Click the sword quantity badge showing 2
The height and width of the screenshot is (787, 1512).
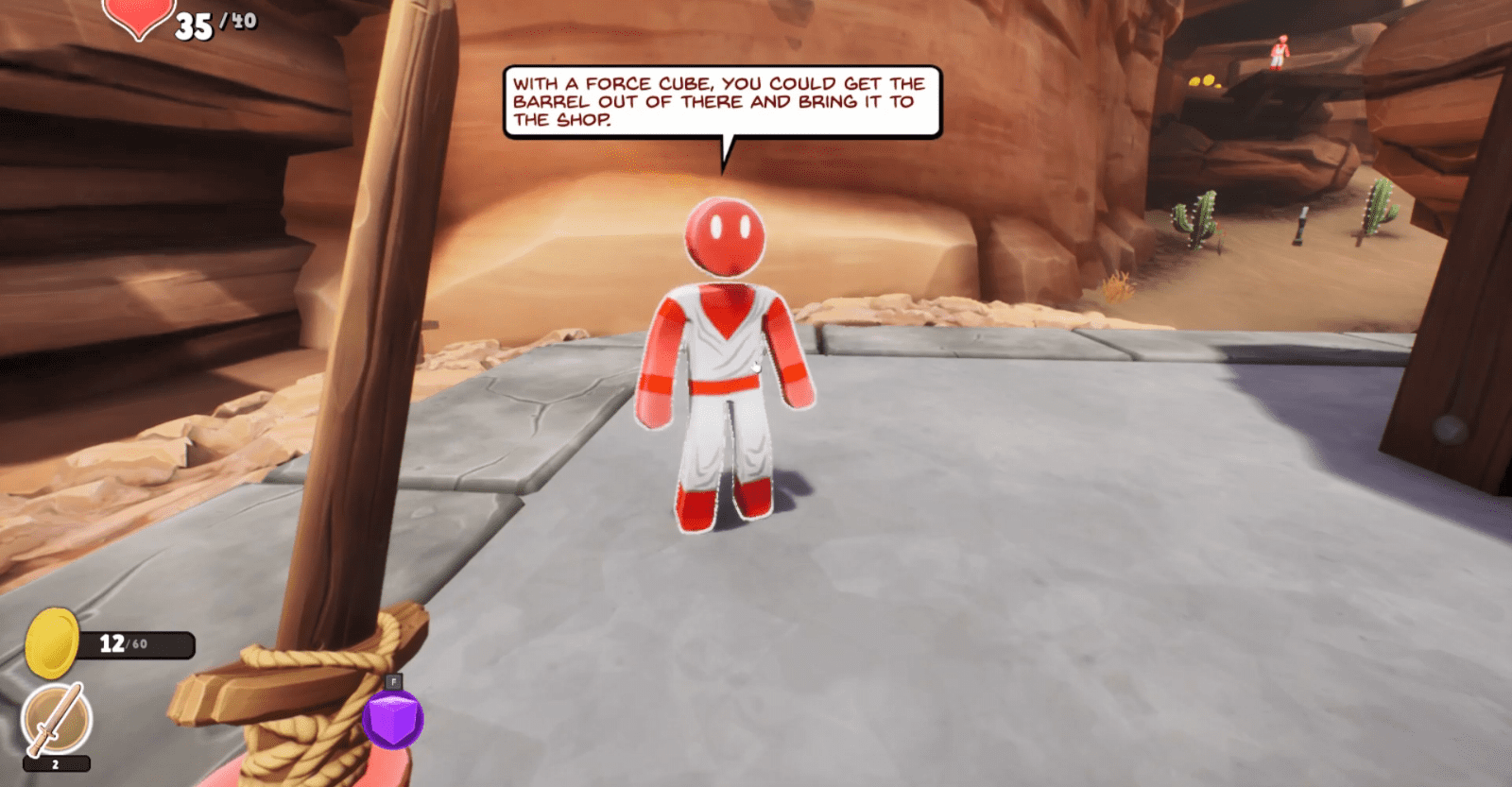(x=54, y=763)
